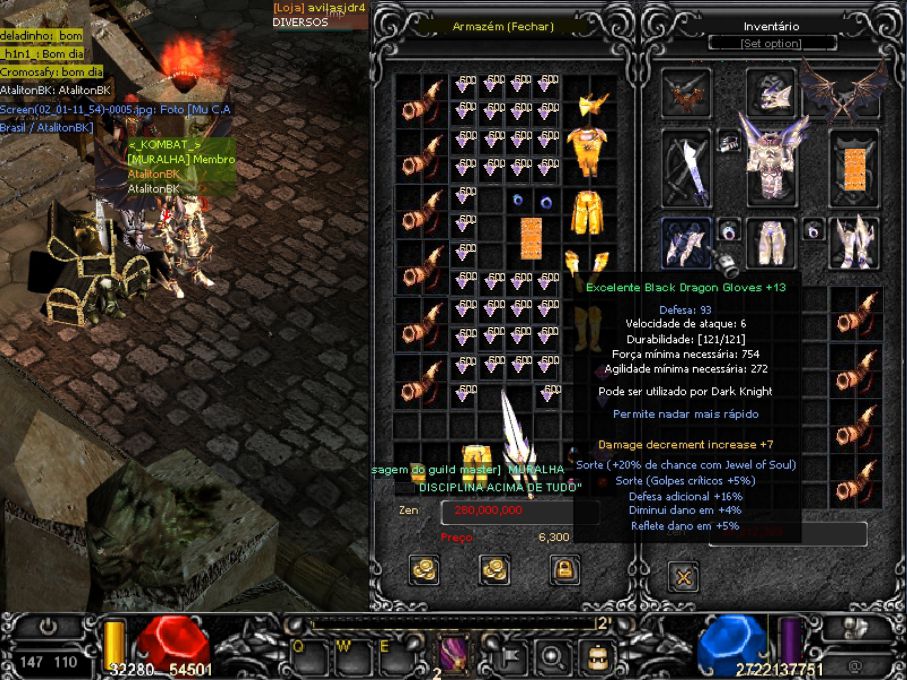
Task: Select the equipped boots slot
Action: [x=853, y=243]
